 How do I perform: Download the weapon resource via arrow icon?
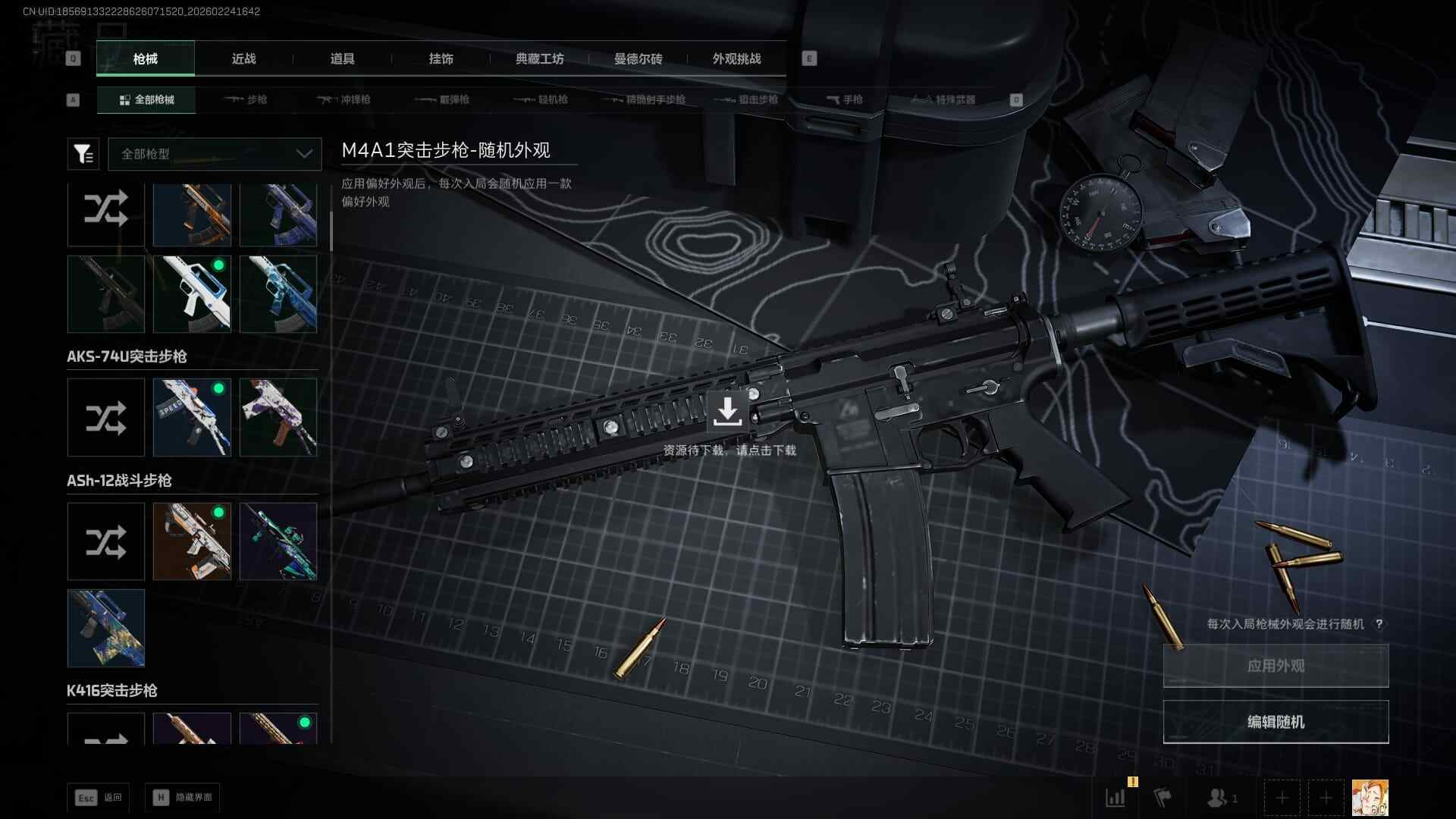tap(727, 411)
